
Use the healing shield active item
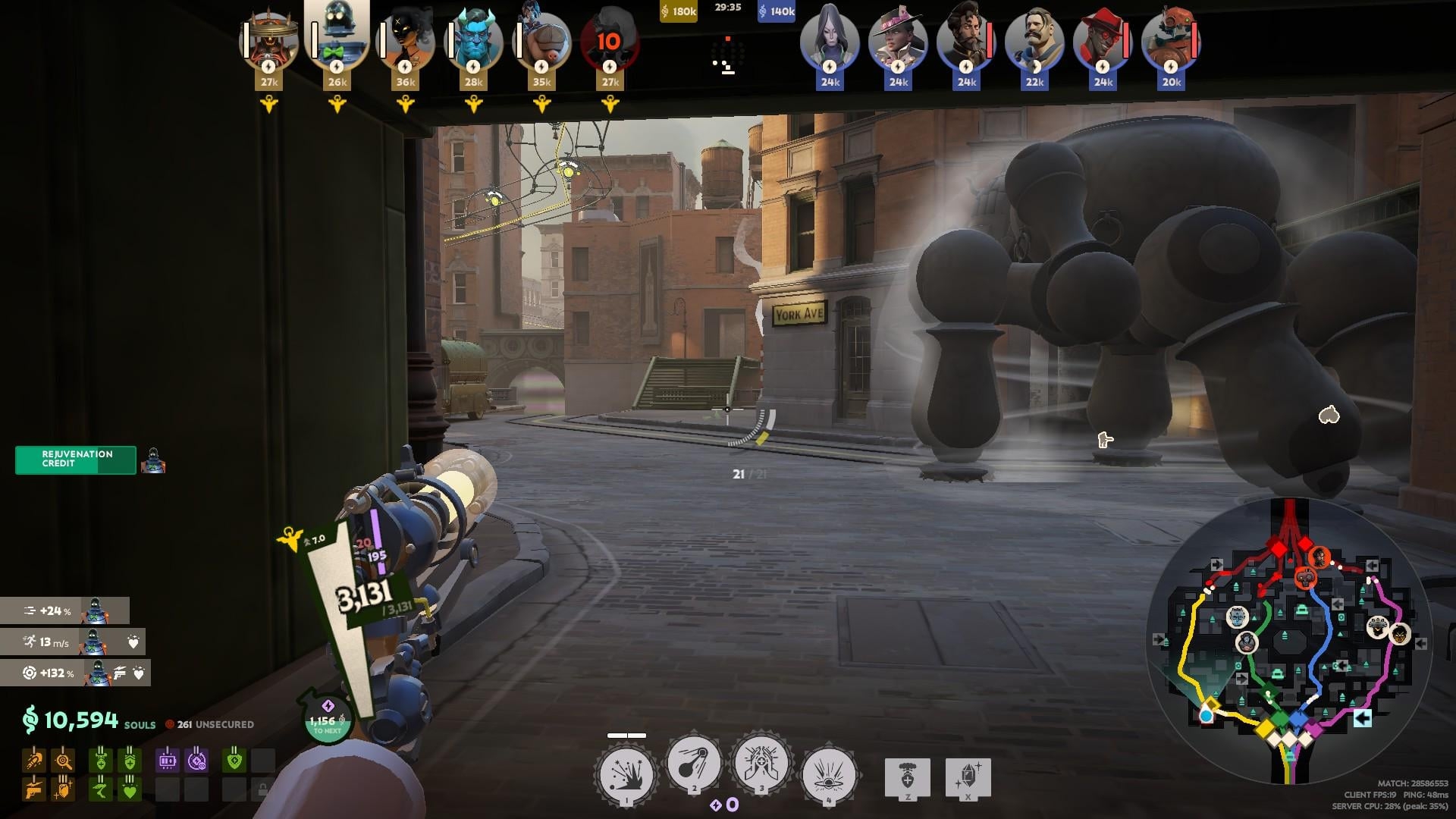[908, 777]
